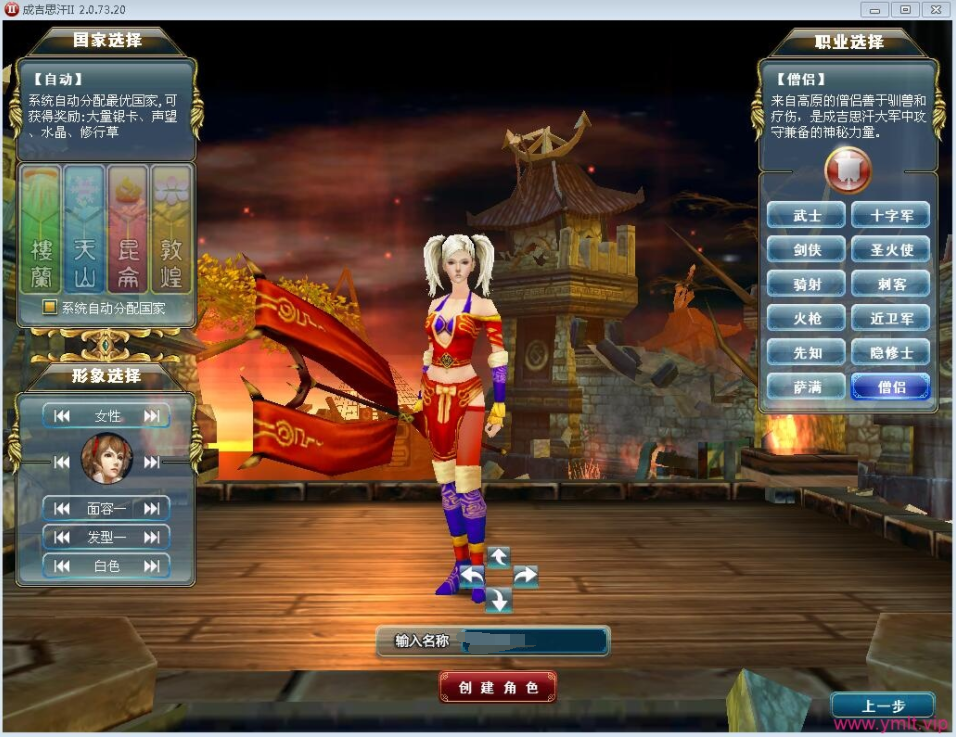Close the game window
This screenshot has height=737, width=956.
click(x=934, y=9)
